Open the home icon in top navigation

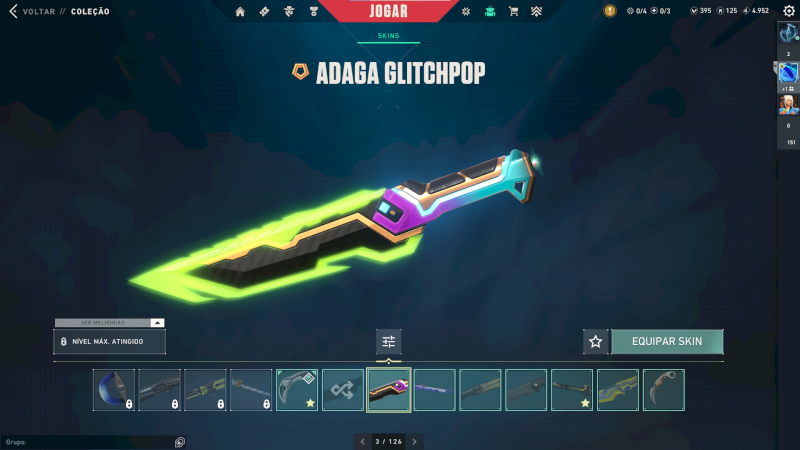(240, 12)
